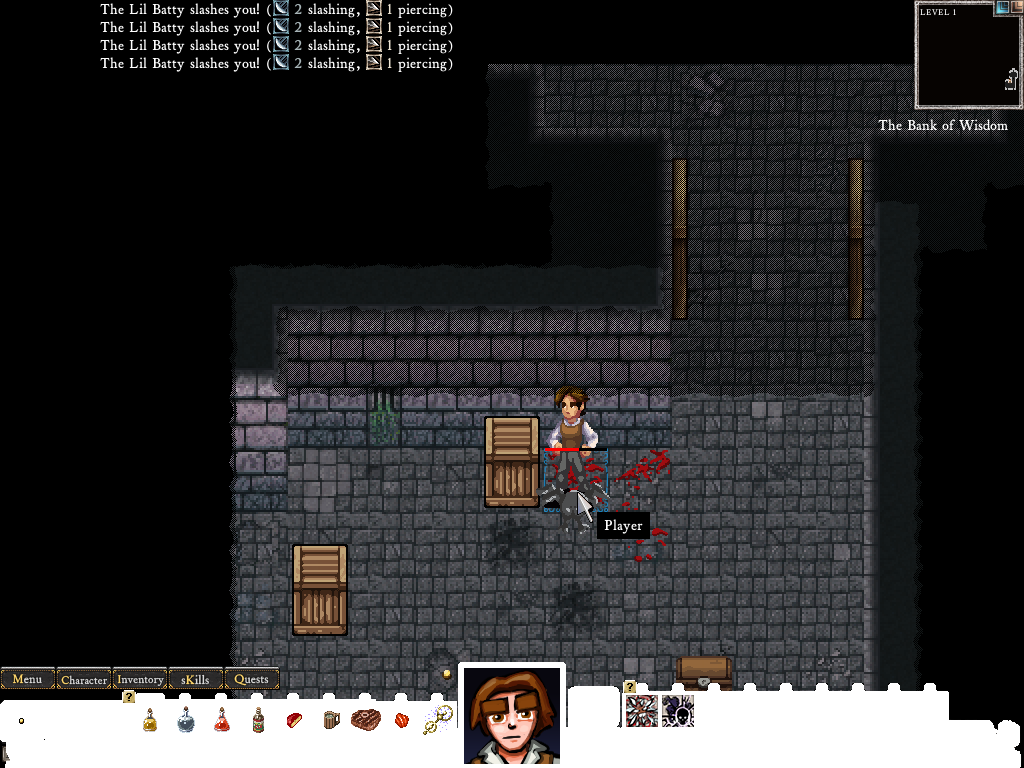Select the beer mug belt slot
This screenshot has width=1024, height=768.
pyautogui.click(x=330, y=719)
